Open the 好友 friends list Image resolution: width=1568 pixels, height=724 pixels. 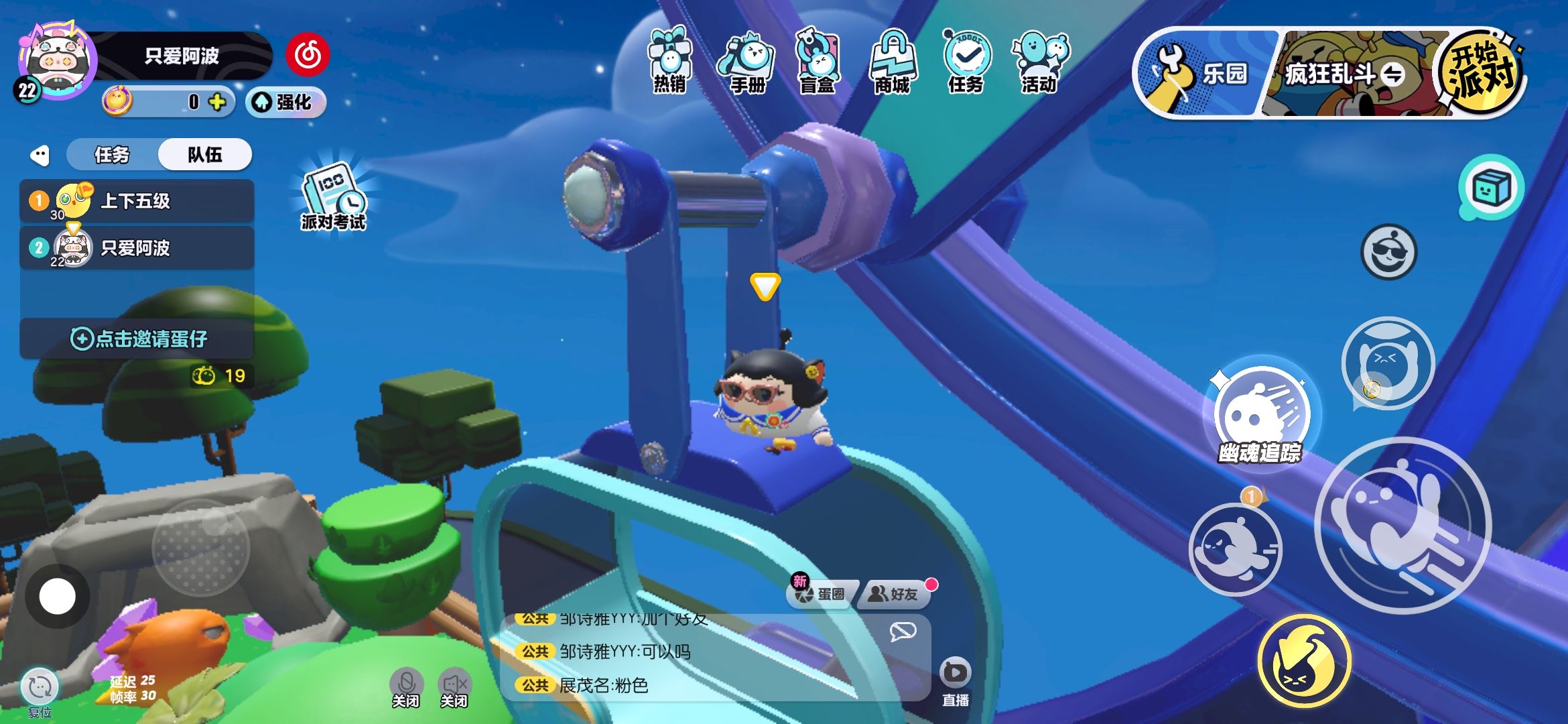(895, 594)
